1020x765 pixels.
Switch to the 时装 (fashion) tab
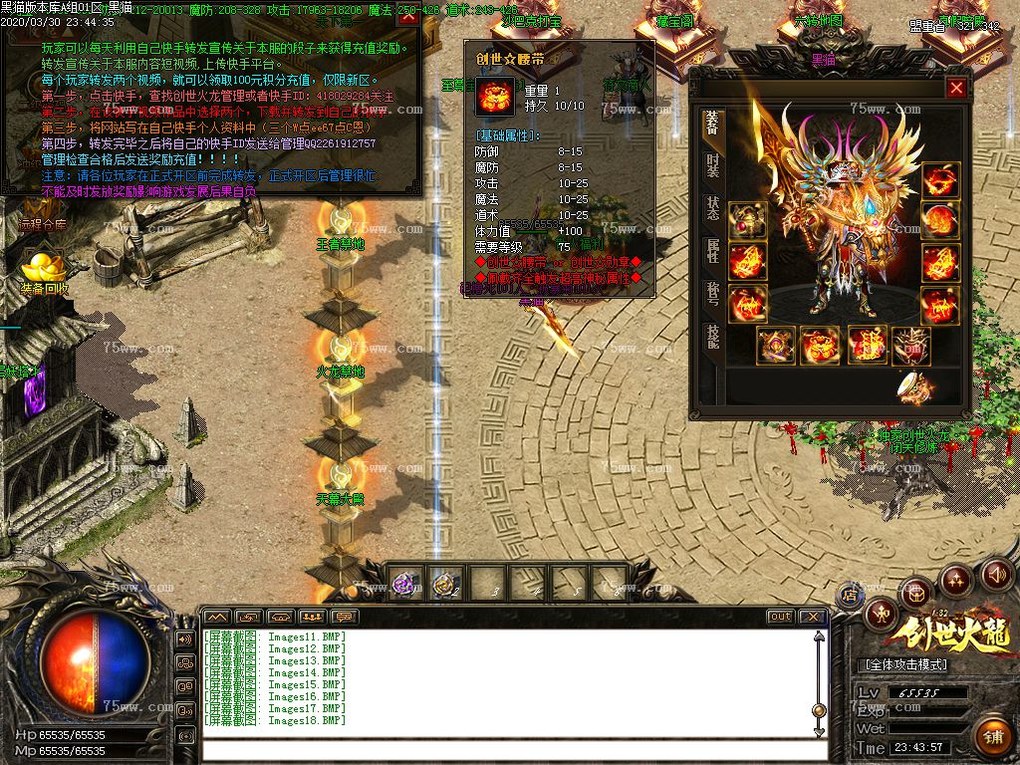(x=712, y=165)
